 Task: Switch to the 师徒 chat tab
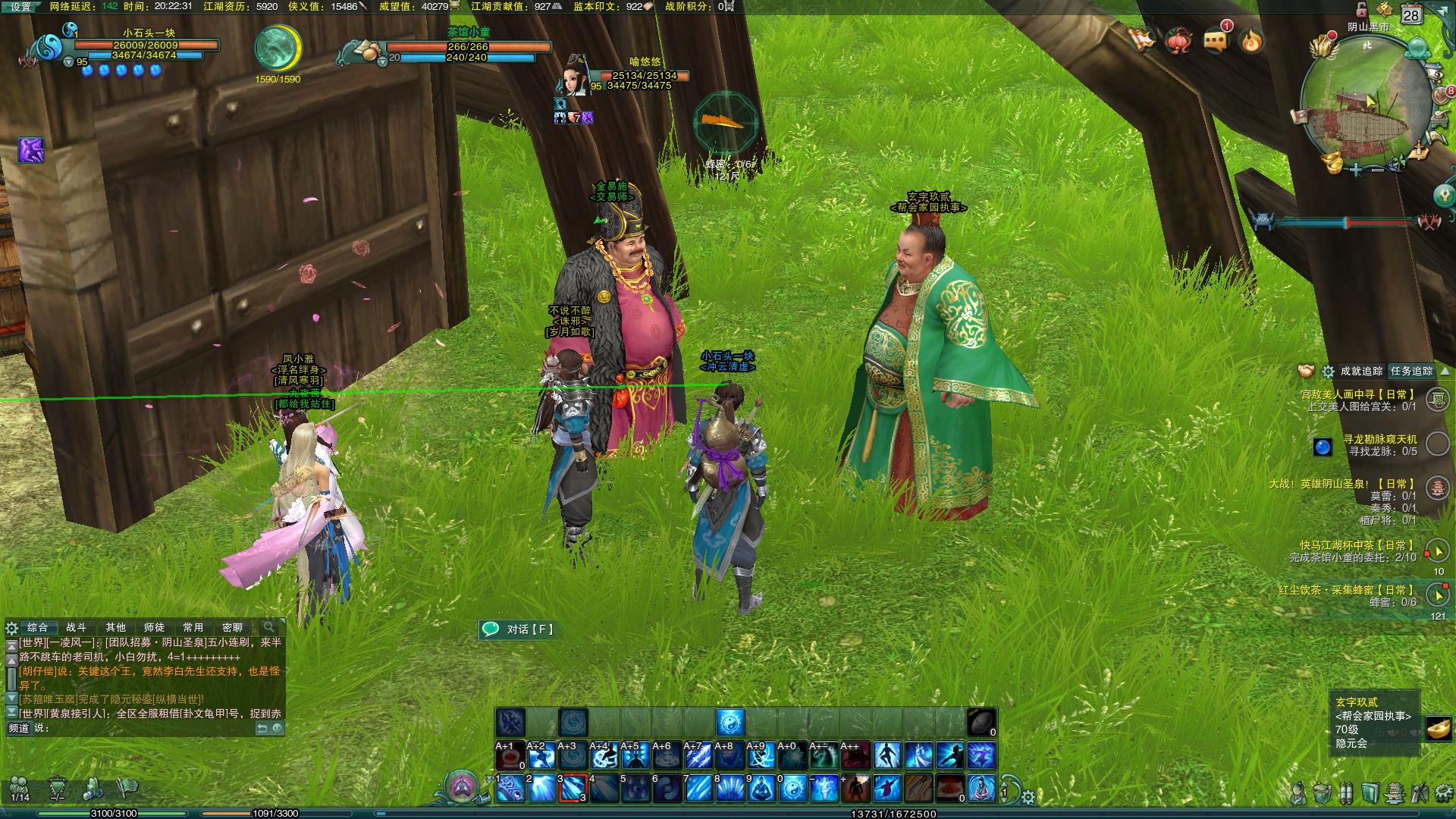click(x=154, y=627)
